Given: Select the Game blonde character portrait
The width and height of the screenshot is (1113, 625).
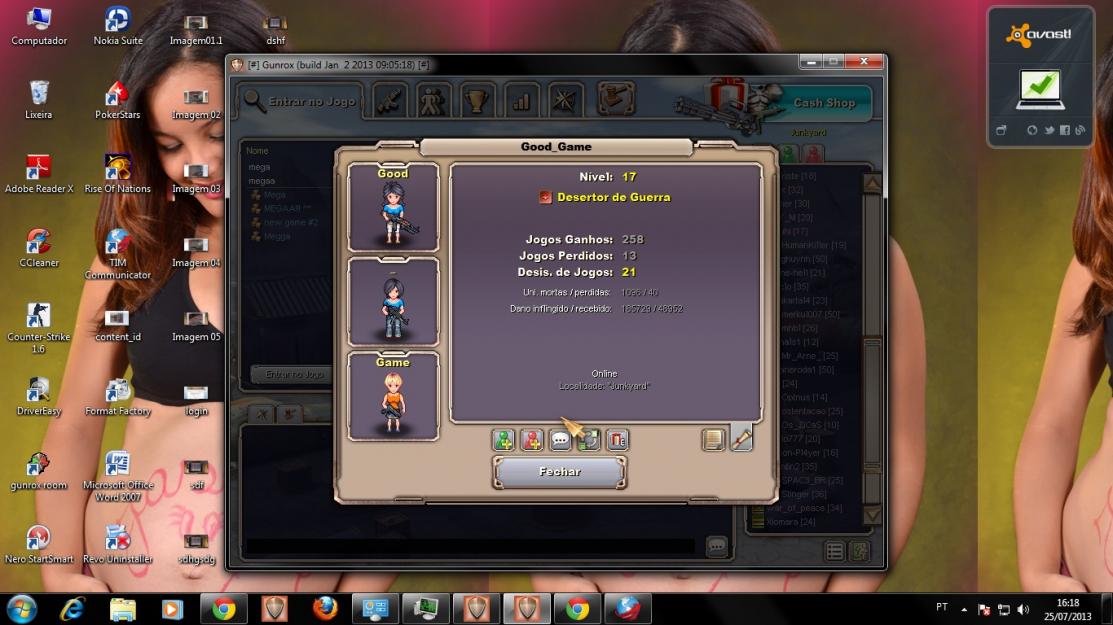Looking at the screenshot, I should tap(393, 396).
